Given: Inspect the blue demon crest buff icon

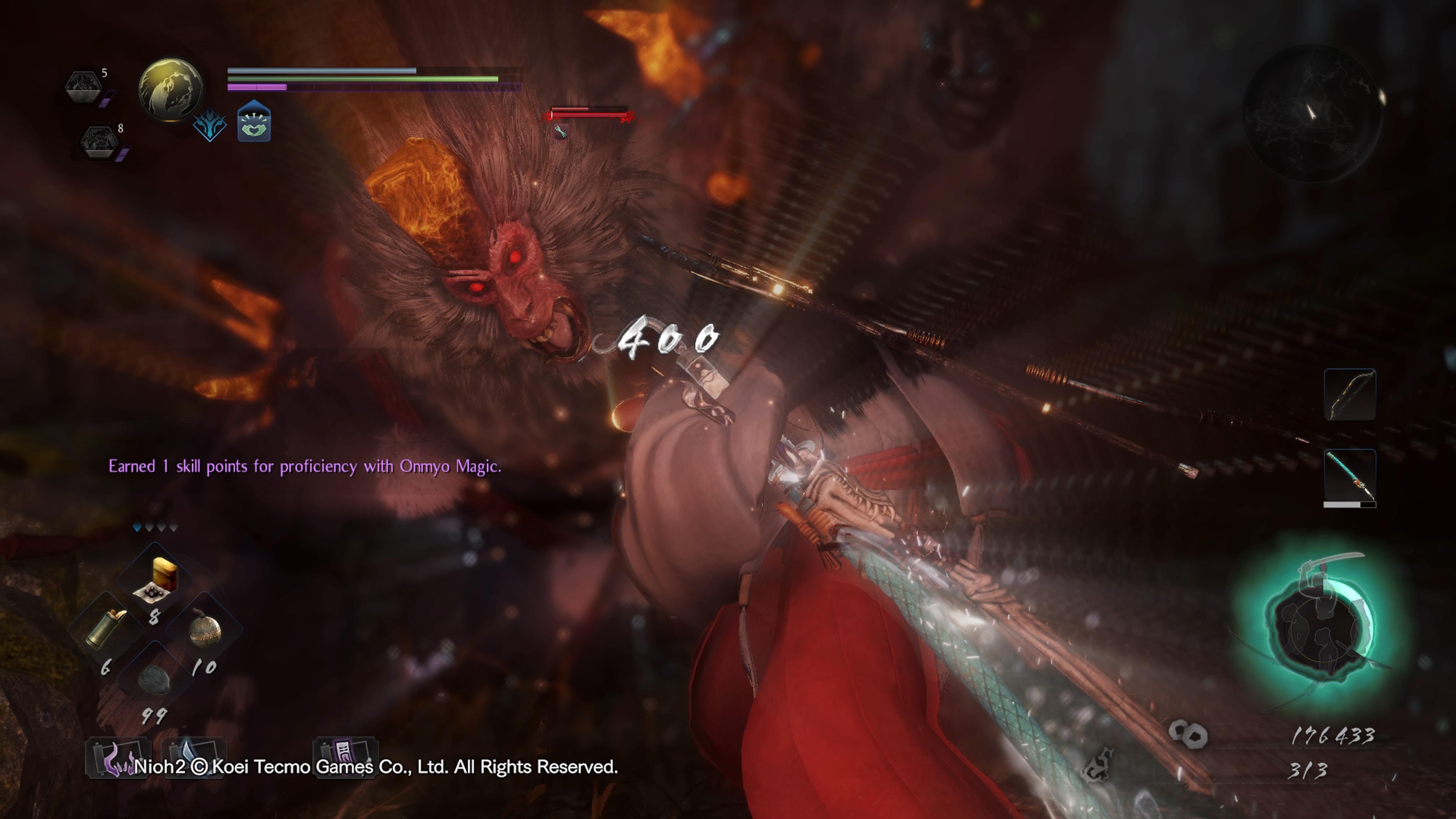Looking at the screenshot, I should (x=210, y=125).
